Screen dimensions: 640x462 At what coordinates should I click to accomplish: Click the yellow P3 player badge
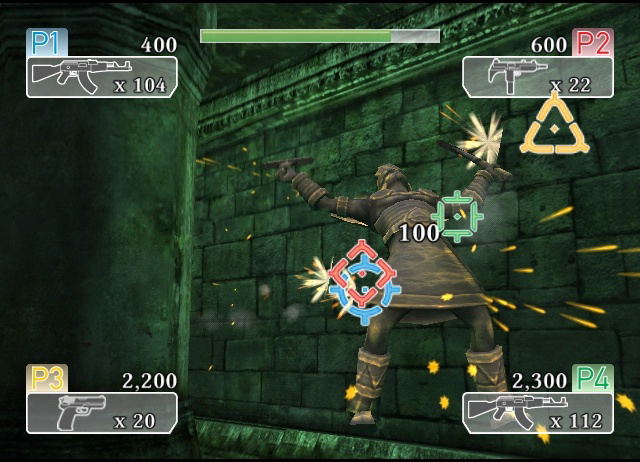click(46, 378)
